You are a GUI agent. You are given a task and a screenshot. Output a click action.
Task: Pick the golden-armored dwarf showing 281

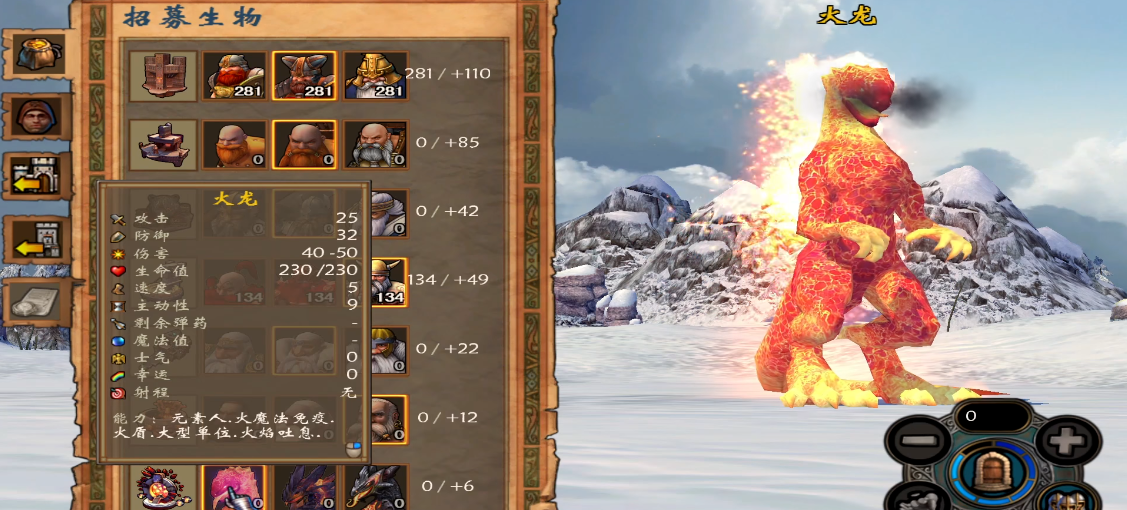pos(376,75)
